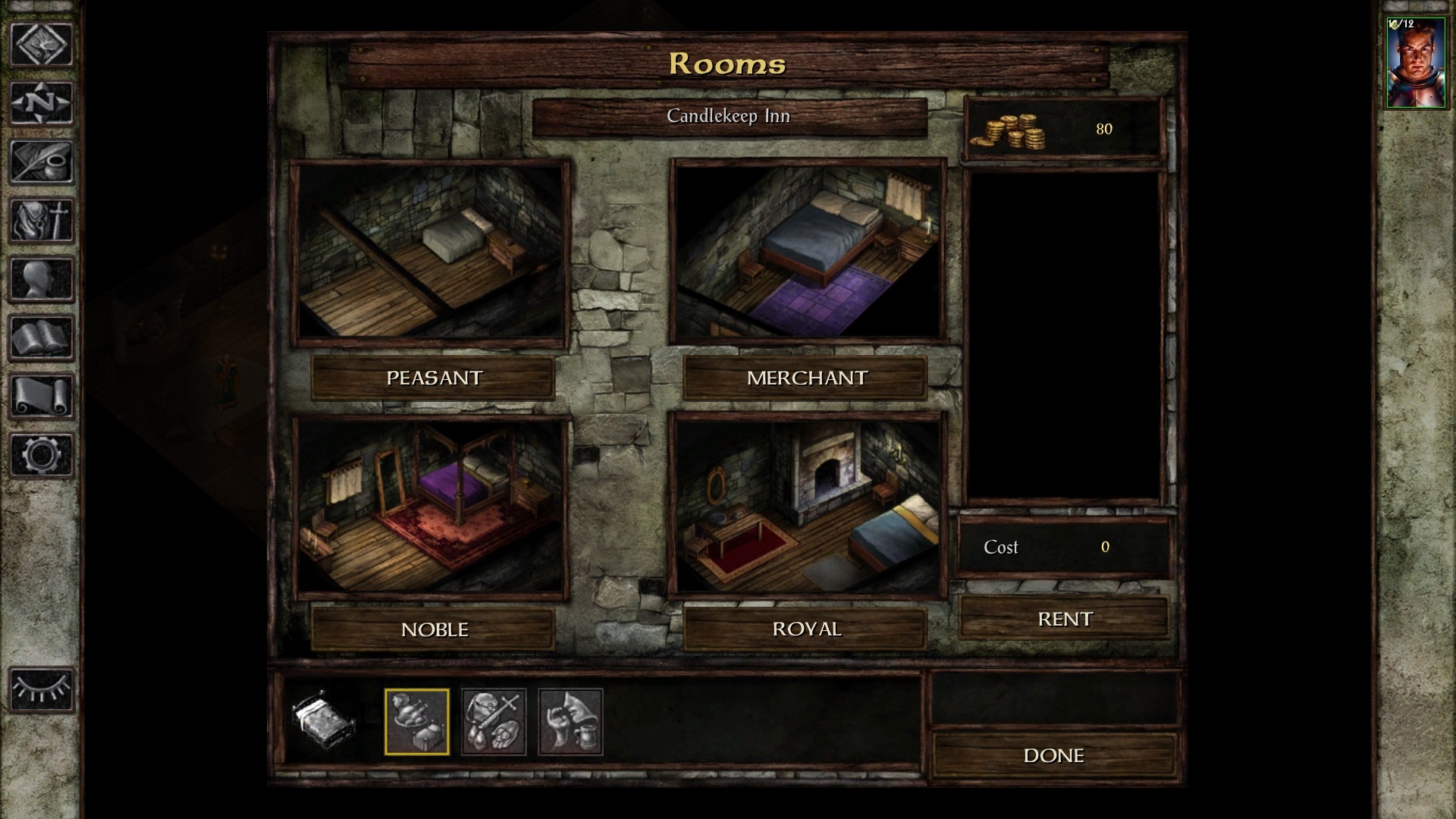The image size is (1456, 819).
Task: Click the Rent button
Action: coord(1064,619)
